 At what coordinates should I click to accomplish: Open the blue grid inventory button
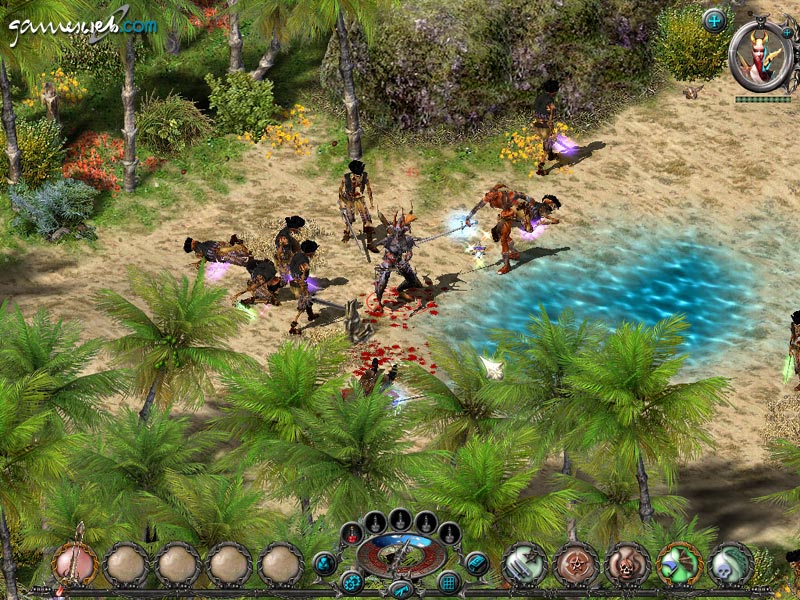[x=448, y=581]
